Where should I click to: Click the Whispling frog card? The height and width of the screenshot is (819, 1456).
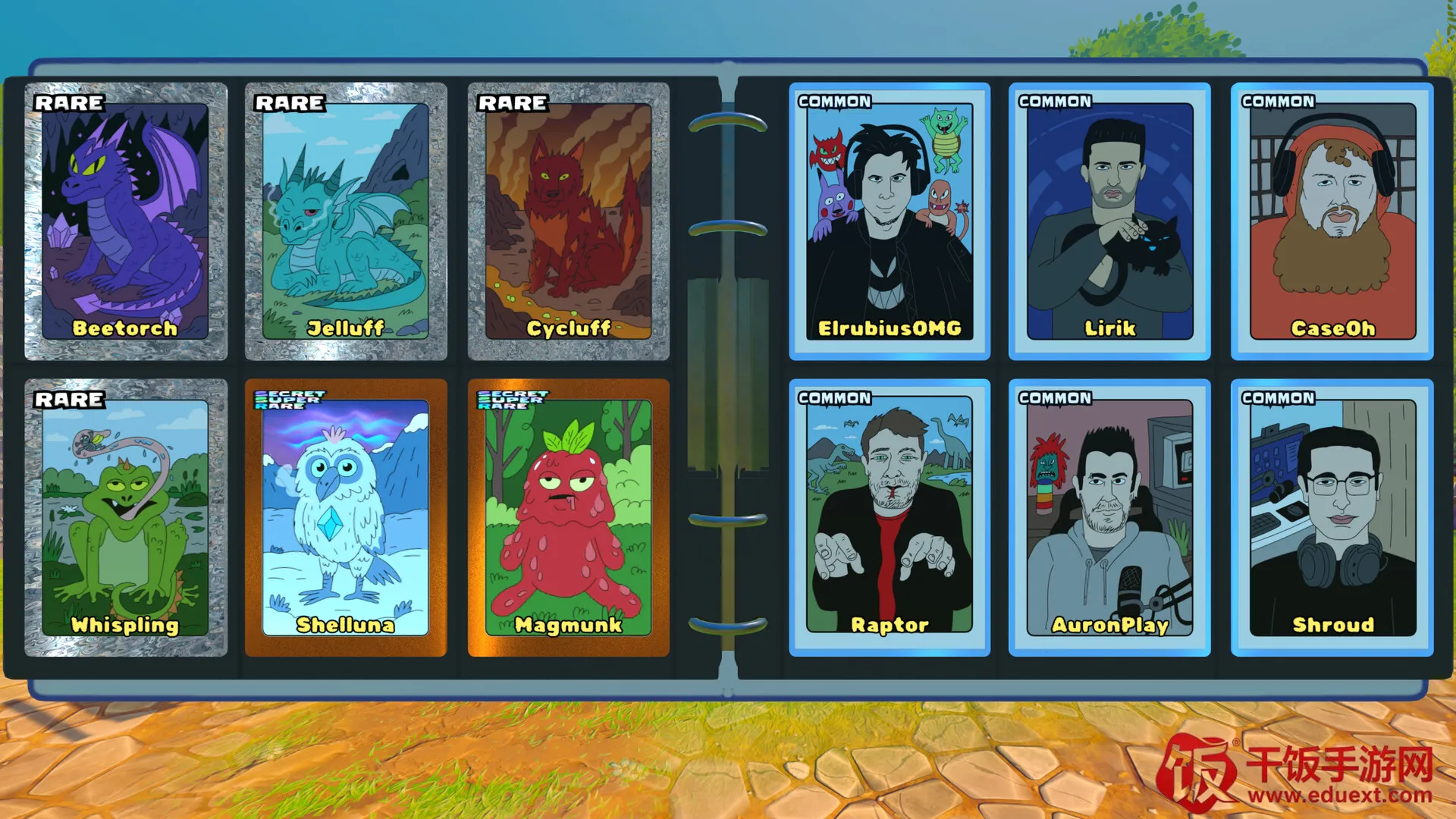(126, 517)
